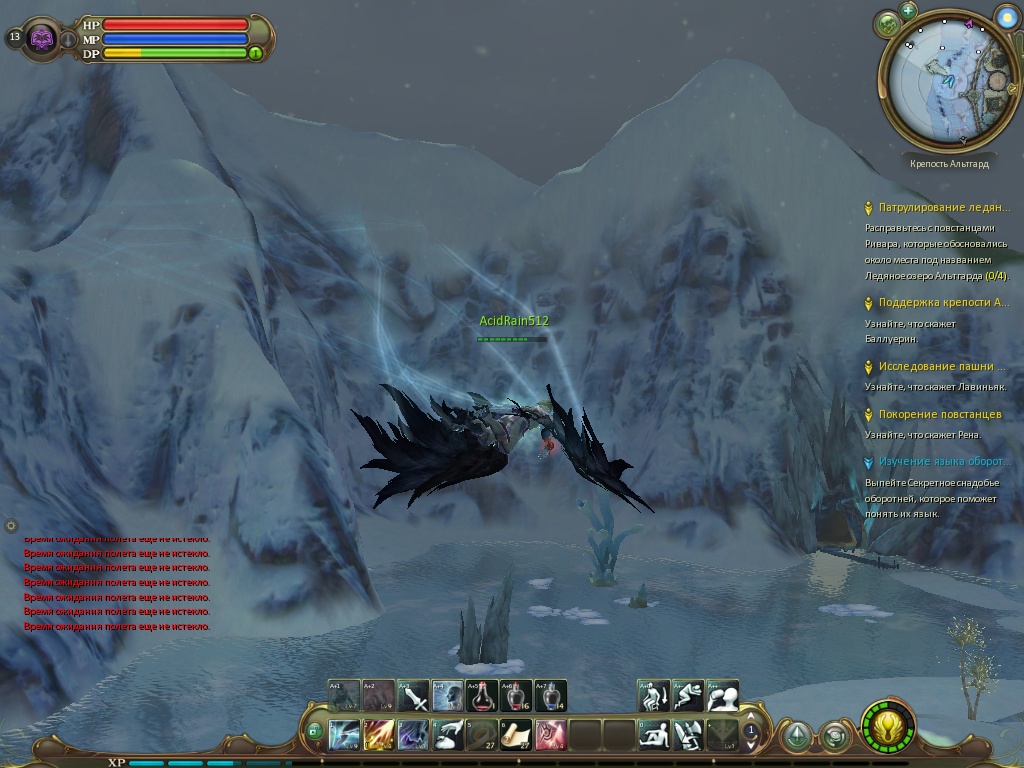Image resolution: width=1024 pixels, height=768 pixels.
Task: Select the 'Патрулирование ледян...' quest title
Action: pos(943,208)
